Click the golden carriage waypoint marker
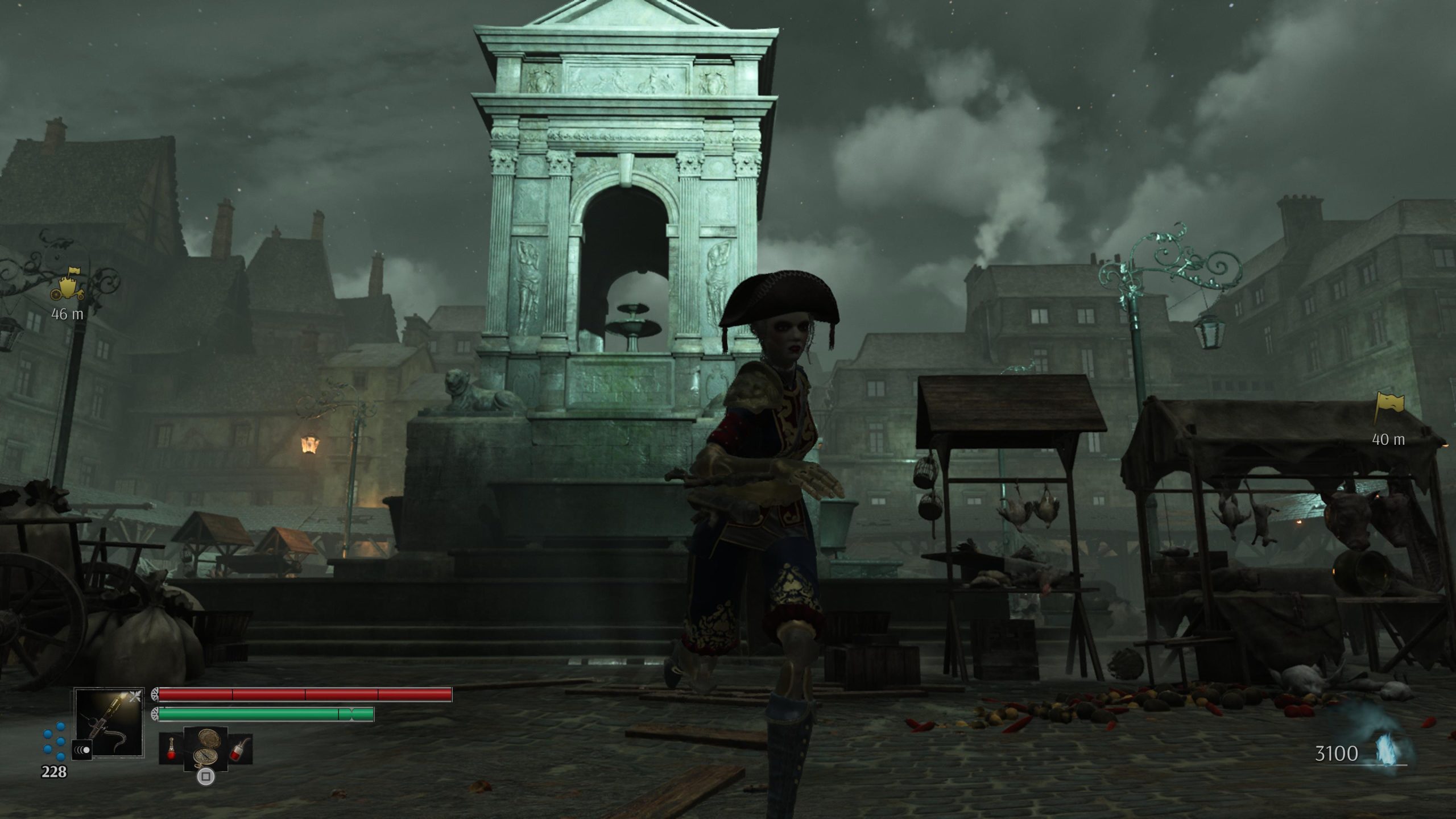 point(67,284)
